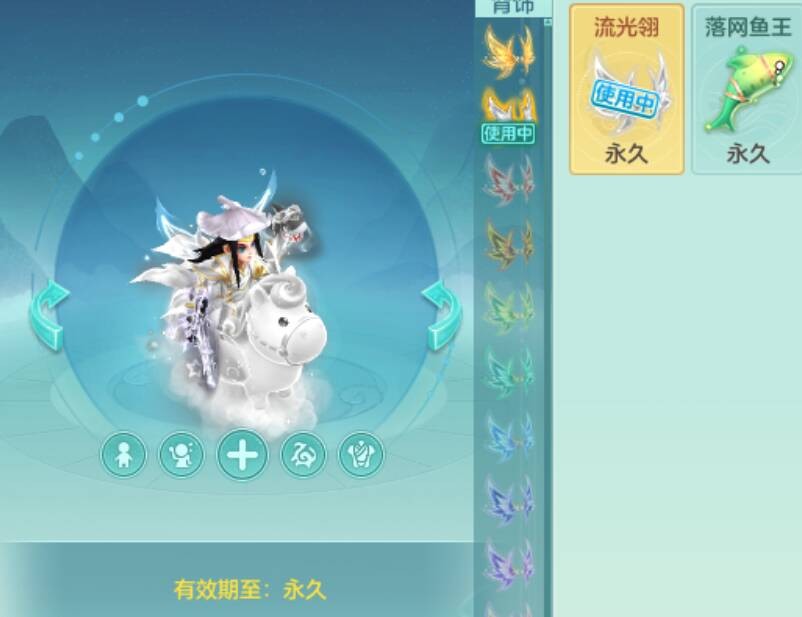Select the 流光翎 wings item card
Image resolution: width=802 pixels, height=617 pixels.
627,89
